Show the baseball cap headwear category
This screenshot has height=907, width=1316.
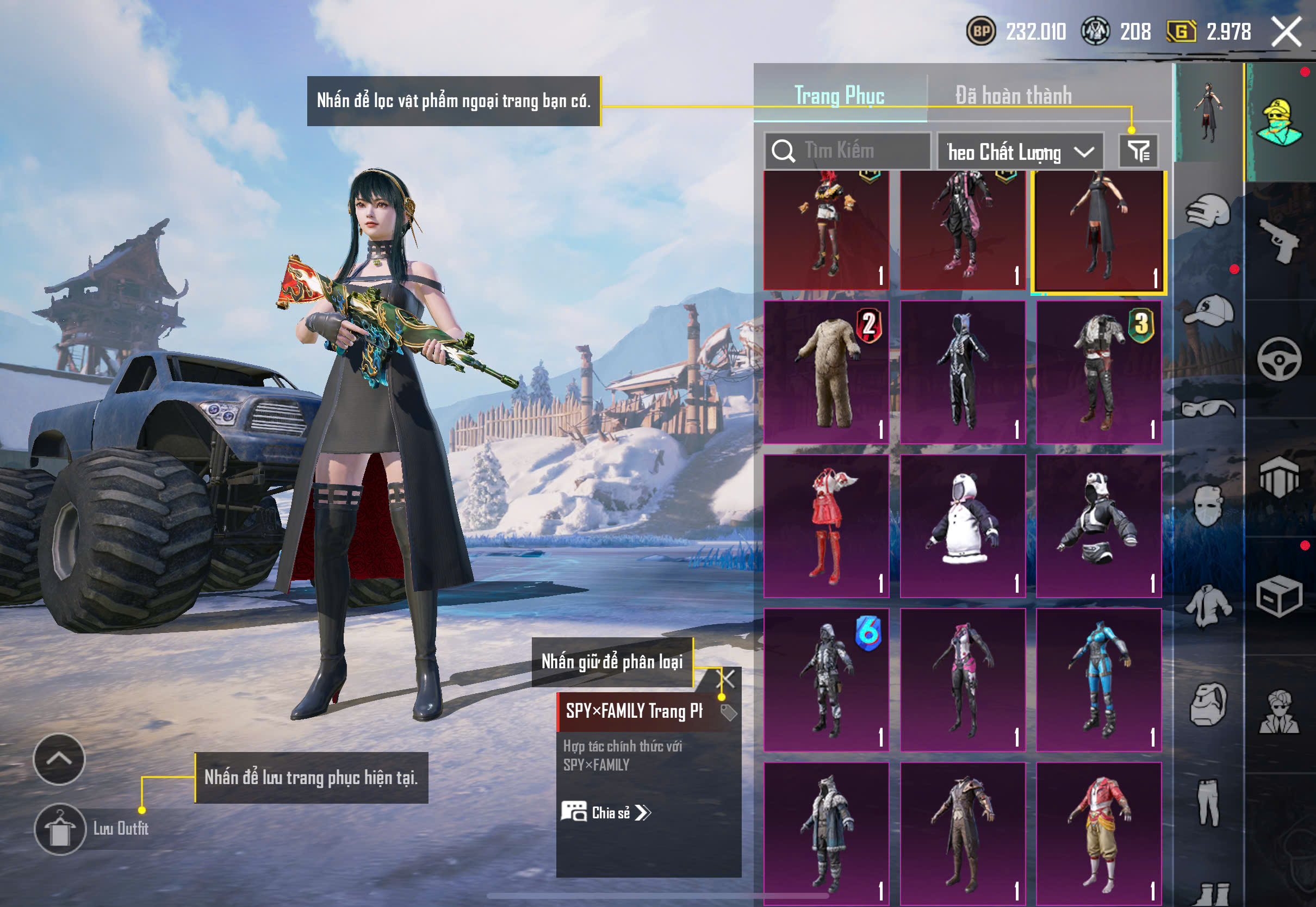[x=1208, y=310]
